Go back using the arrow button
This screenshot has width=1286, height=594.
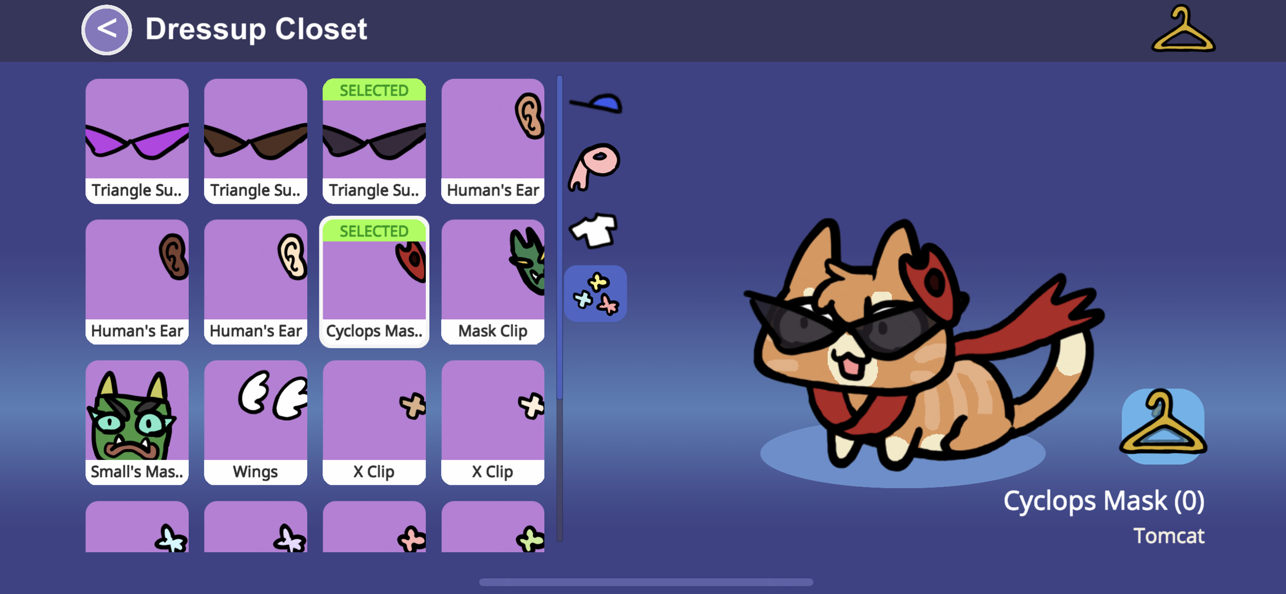[x=107, y=30]
